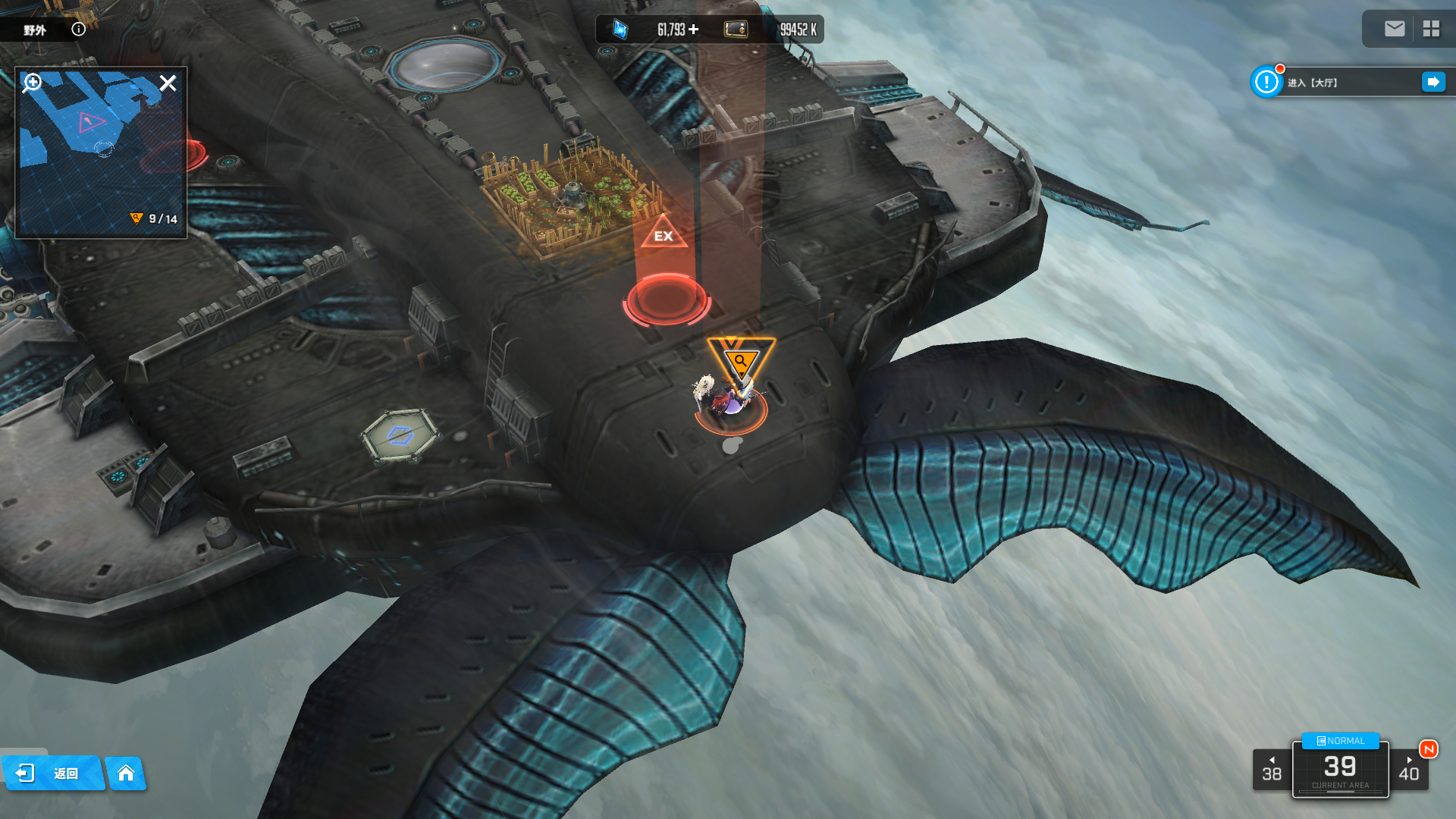Click the 返回 back button
Image resolution: width=1456 pixels, height=819 pixels.
[53, 773]
